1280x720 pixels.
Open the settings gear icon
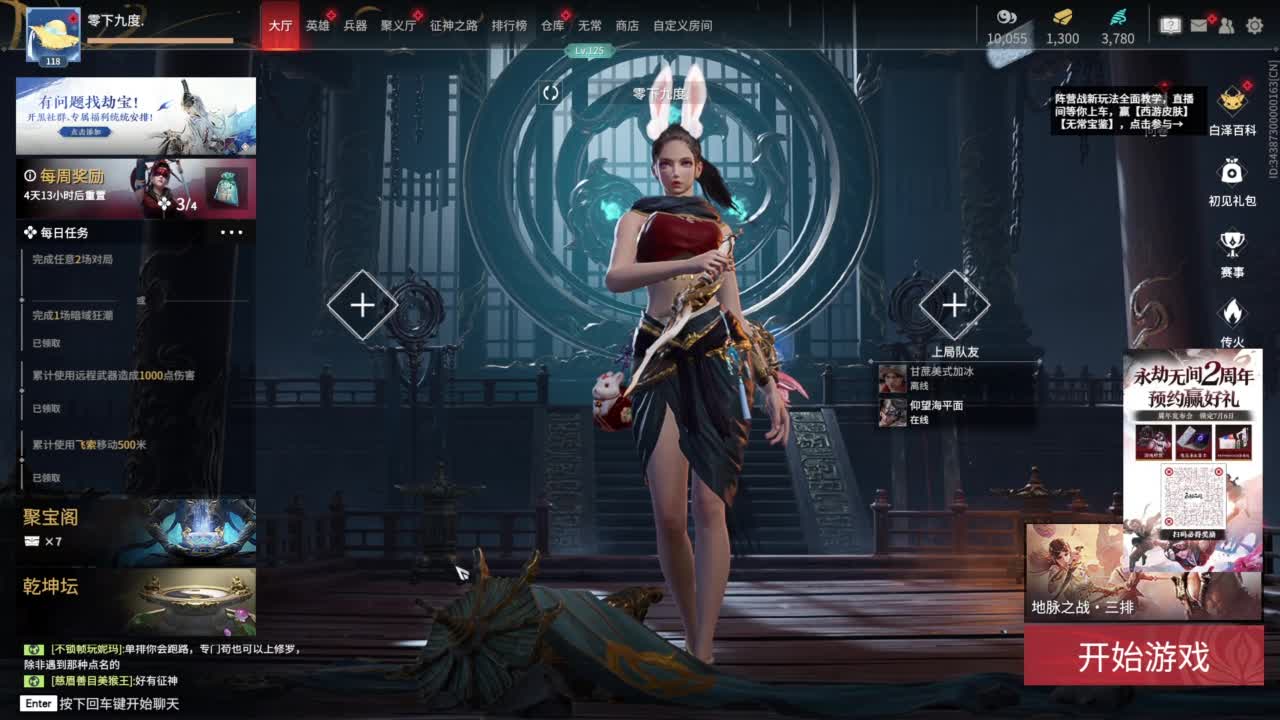(x=1254, y=26)
